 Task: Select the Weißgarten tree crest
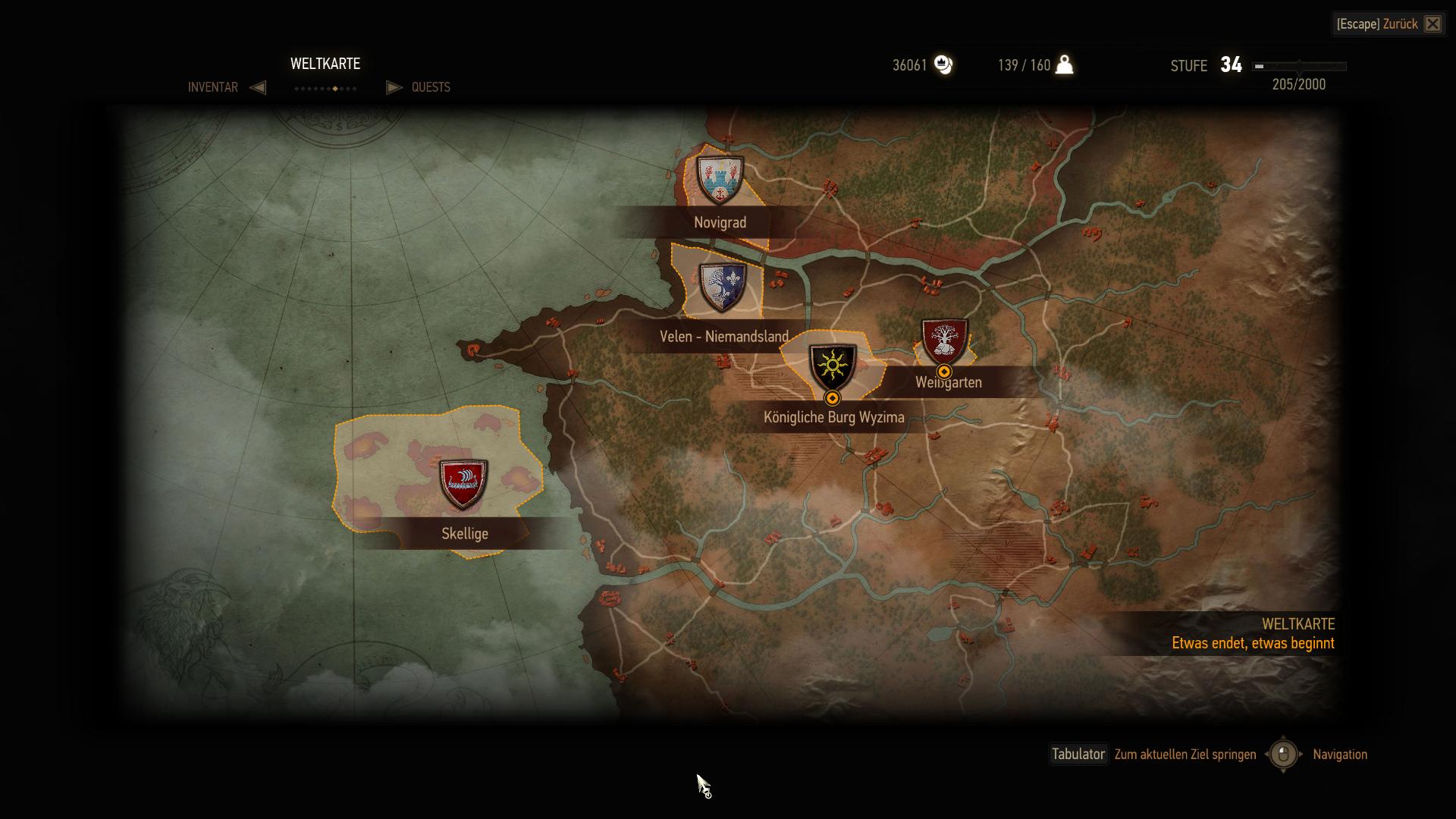[944, 340]
